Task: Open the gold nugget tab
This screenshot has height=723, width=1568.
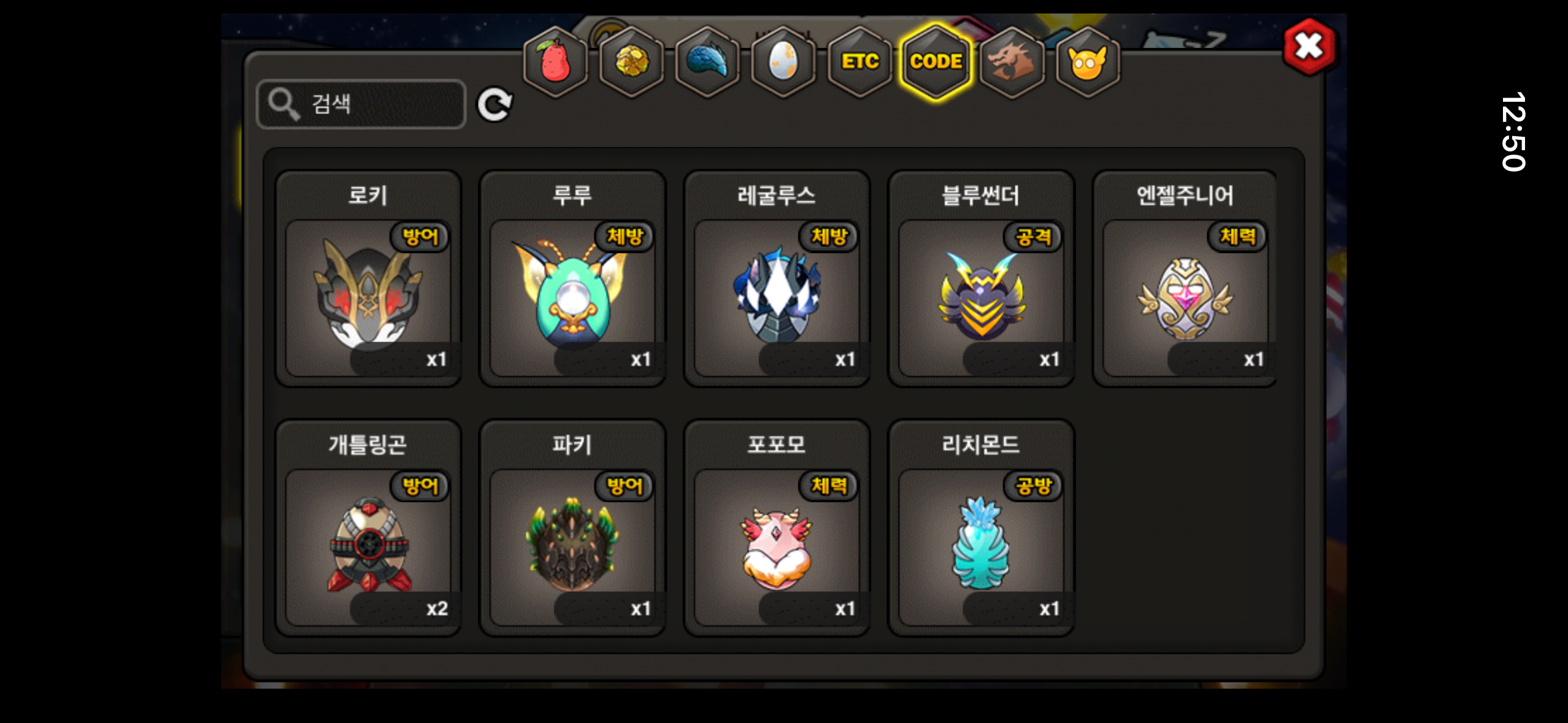Action: pyautogui.click(x=631, y=62)
